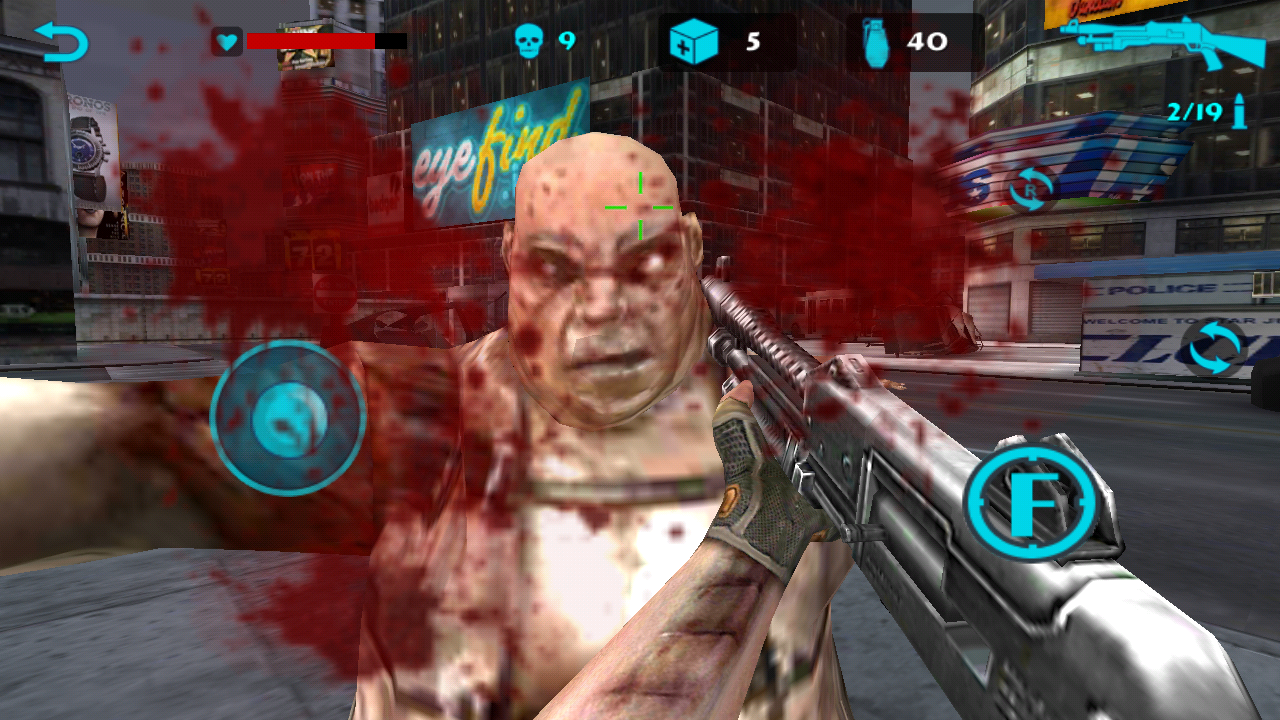Viewport: 1280px width, 720px height.
Task: Tap the red health bar
Action: (310, 42)
